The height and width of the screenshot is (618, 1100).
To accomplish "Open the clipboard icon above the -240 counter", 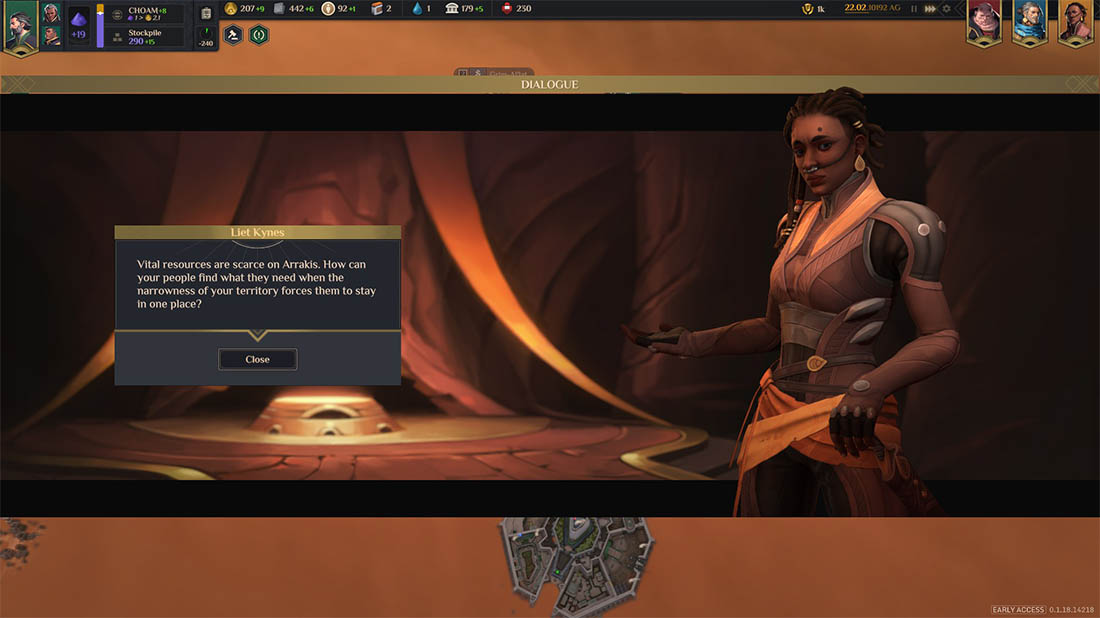I will pyautogui.click(x=206, y=14).
